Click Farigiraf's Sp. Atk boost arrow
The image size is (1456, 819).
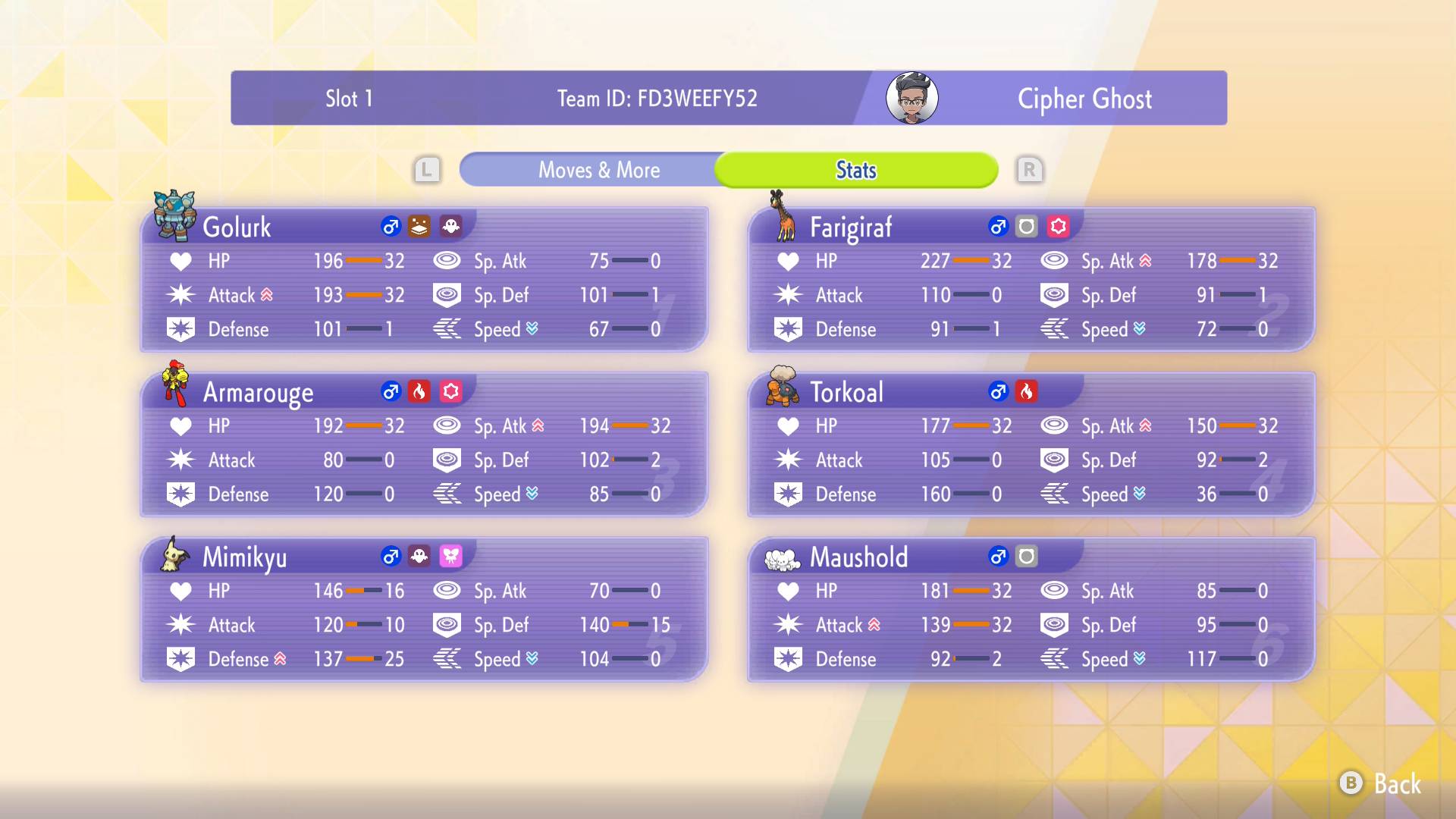point(1144,259)
